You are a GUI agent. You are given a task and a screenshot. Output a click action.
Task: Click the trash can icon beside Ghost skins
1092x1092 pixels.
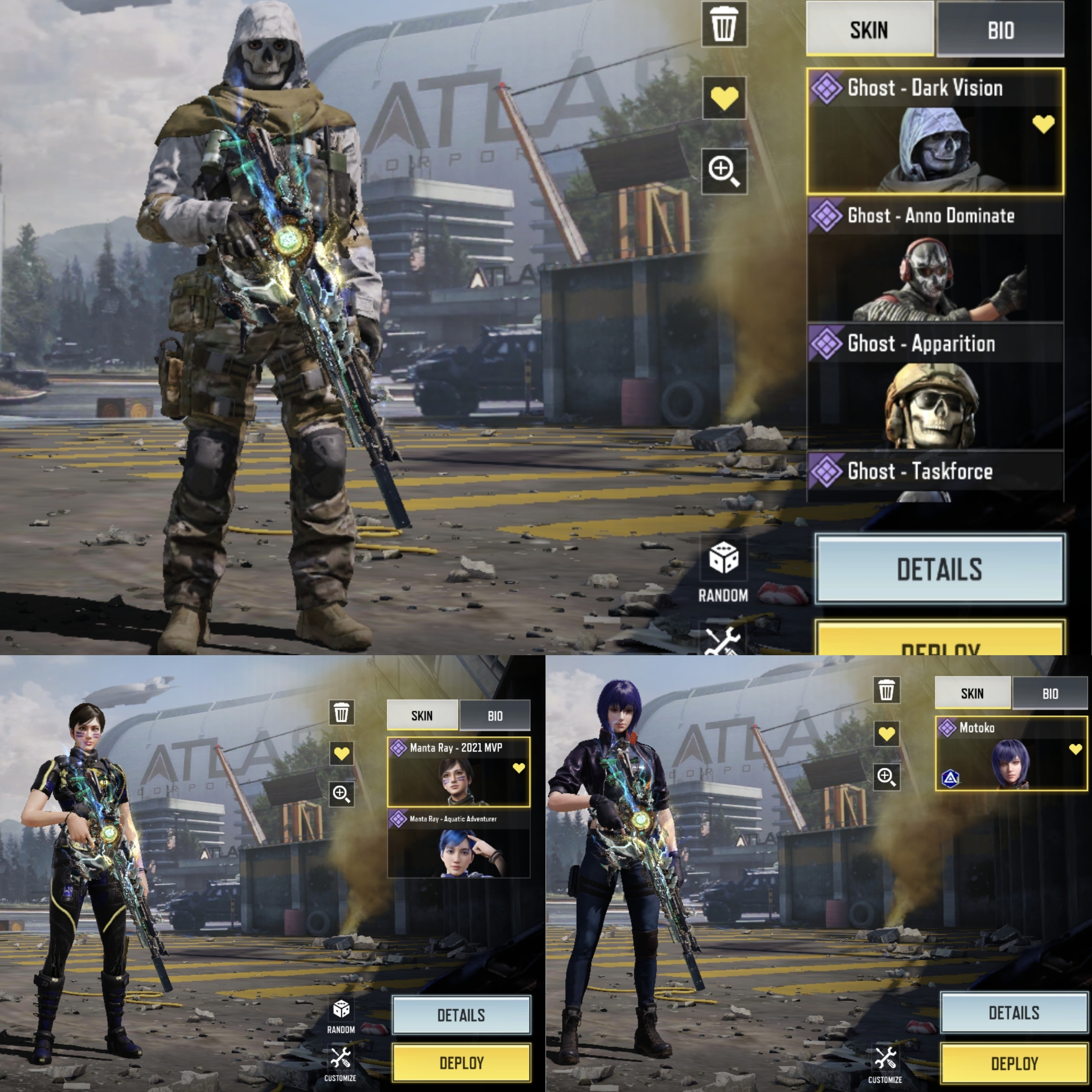[x=724, y=25]
